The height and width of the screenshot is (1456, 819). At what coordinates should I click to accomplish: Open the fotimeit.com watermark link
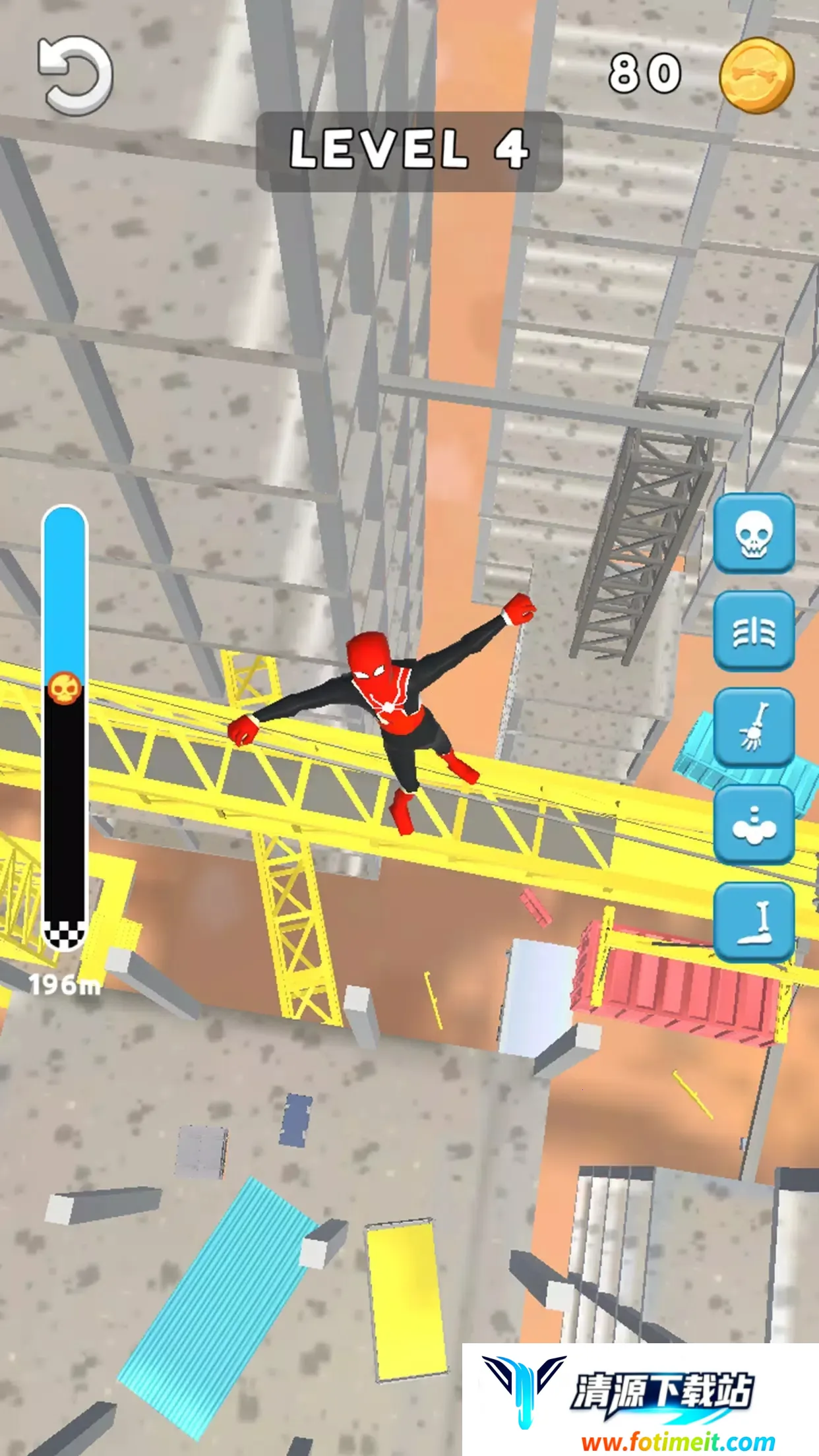coord(678,1441)
